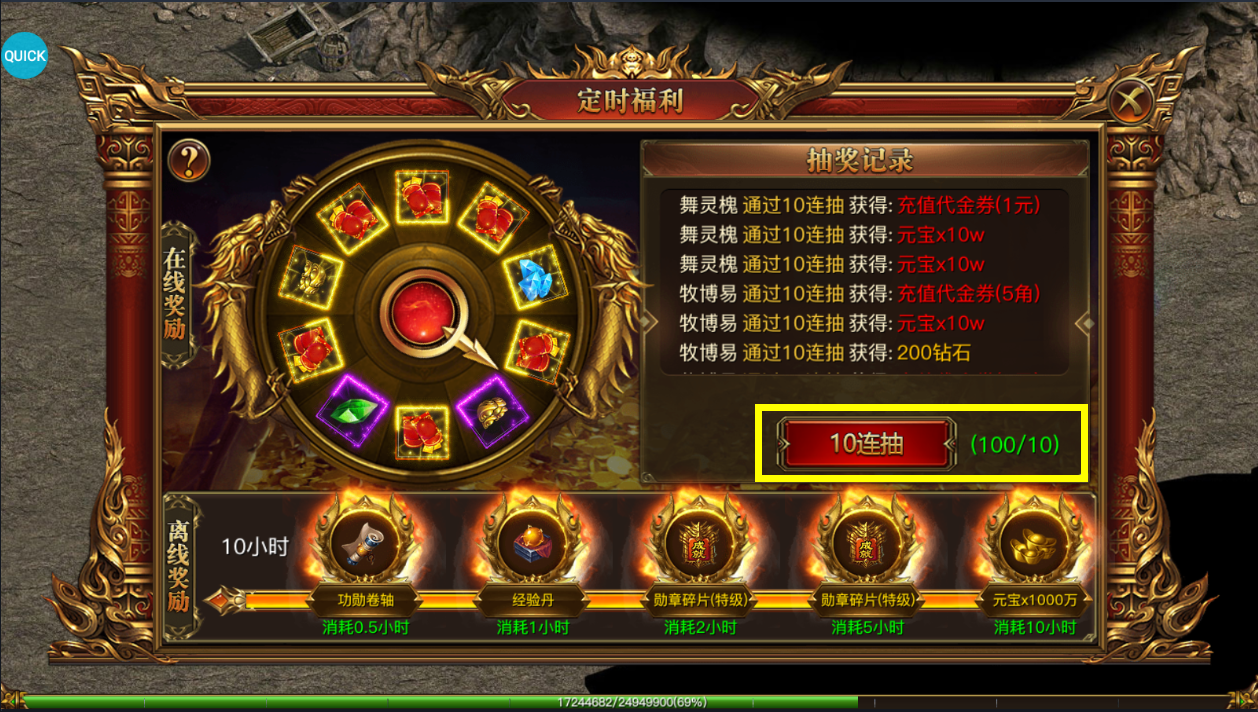Switch to the 离线奖励 tab
This screenshot has width=1258, height=712.
coord(178,566)
